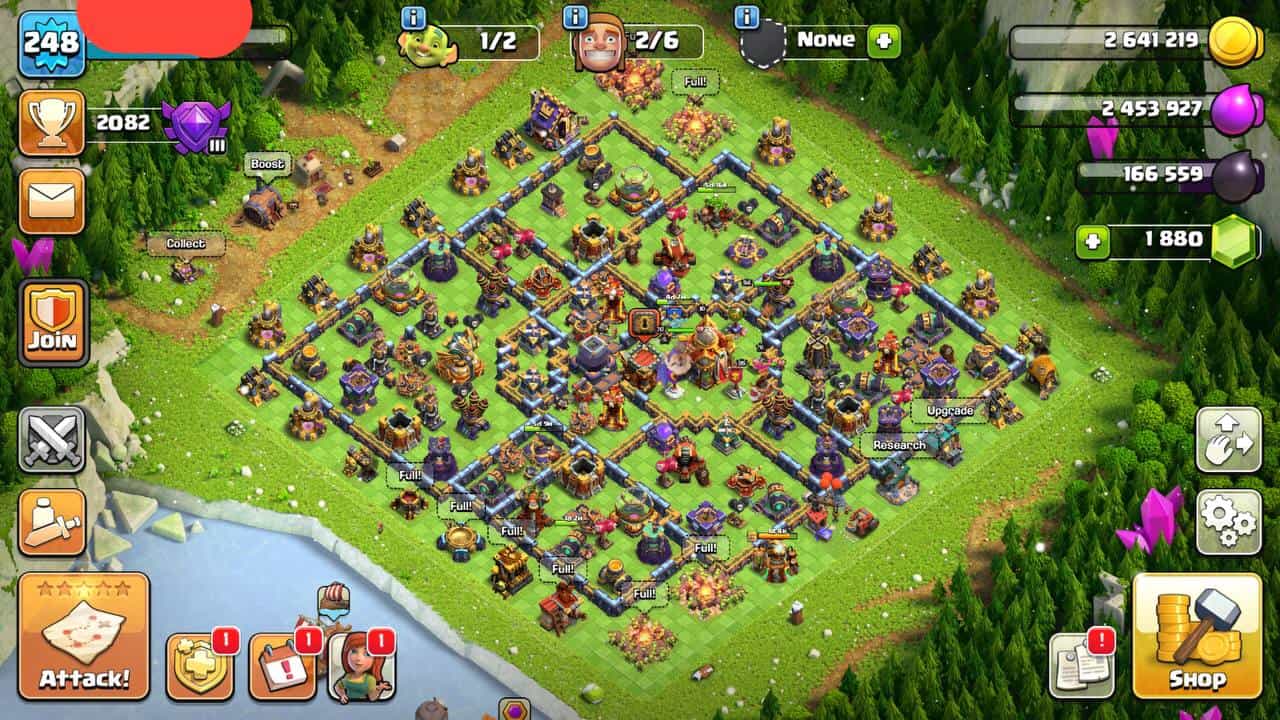Click the info icon above the shield
This screenshot has height=720, width=1280.
pyautogui.click(x=747, y=17)
